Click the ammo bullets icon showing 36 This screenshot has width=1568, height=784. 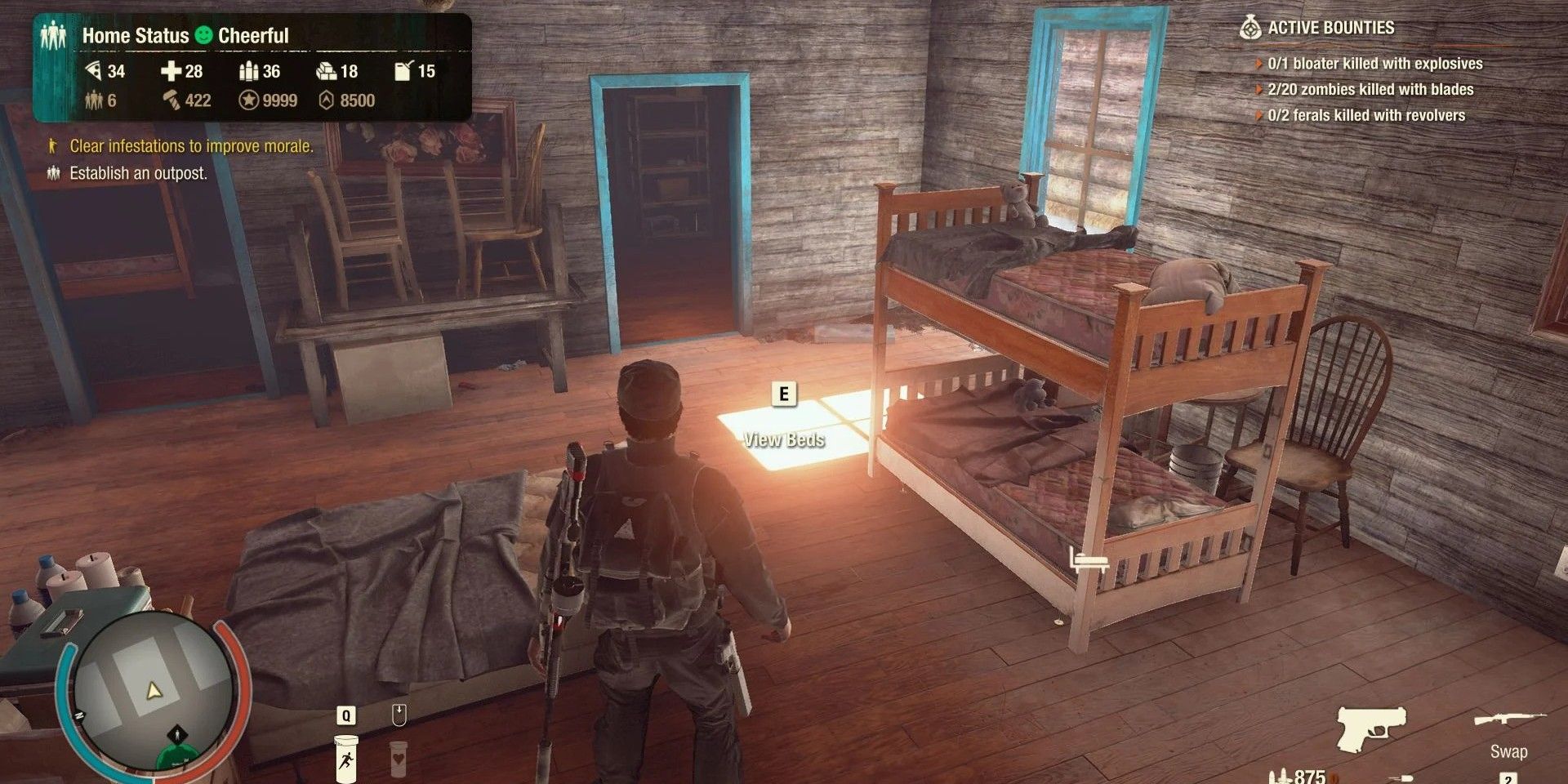tap(249, 72)
